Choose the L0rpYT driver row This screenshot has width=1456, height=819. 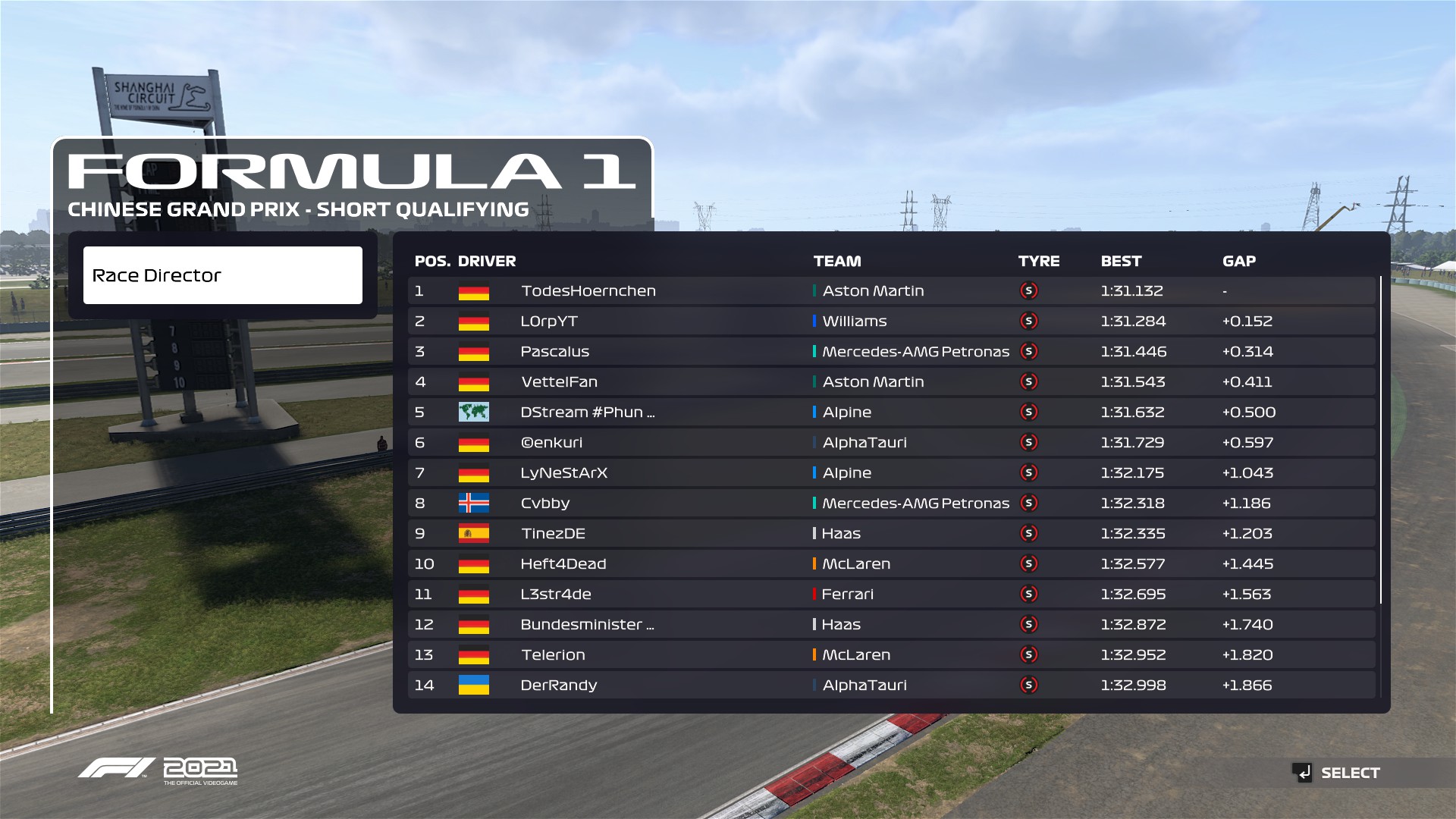(x=549, y=322)
